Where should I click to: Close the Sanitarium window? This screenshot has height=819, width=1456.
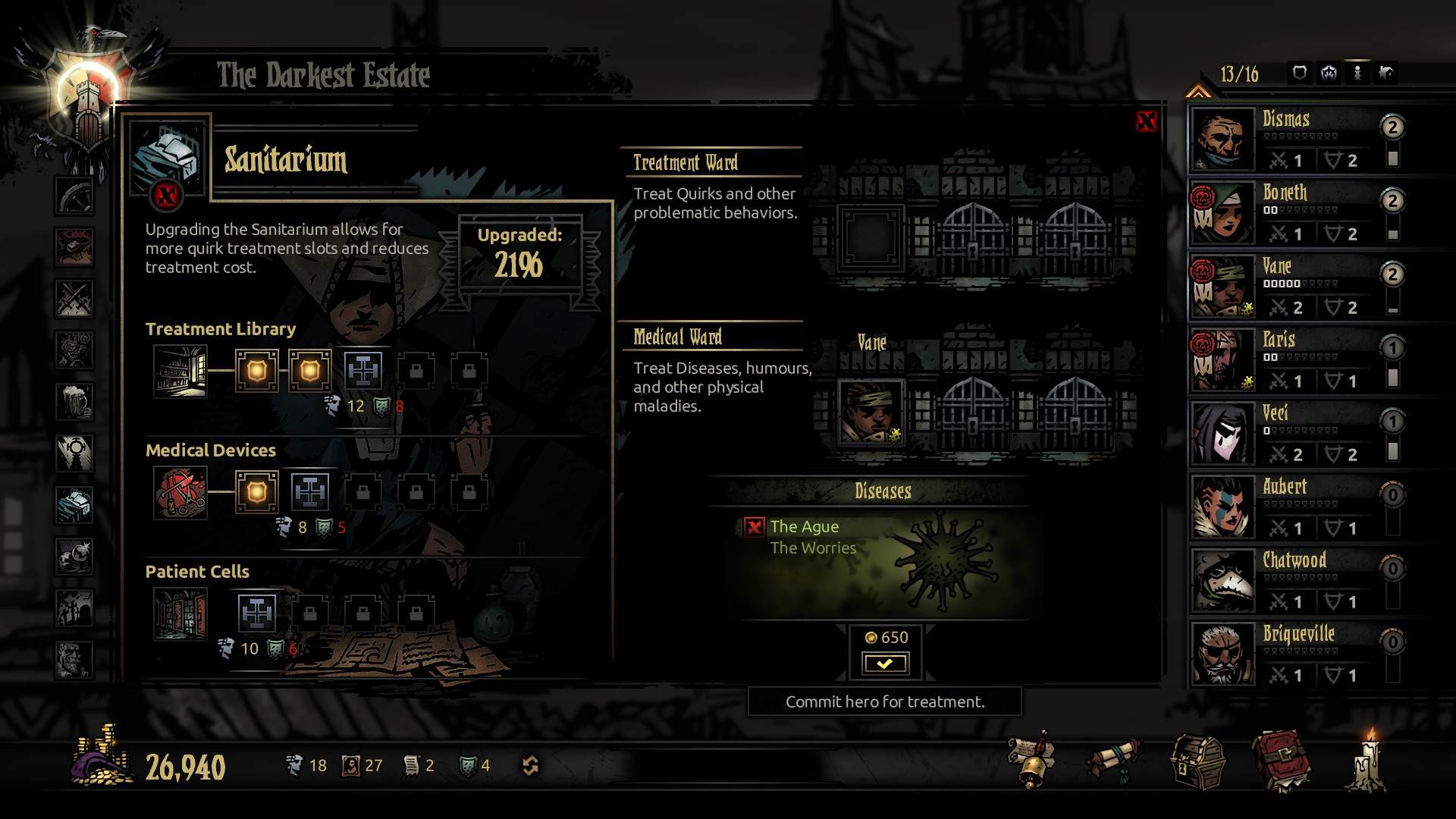click(x=1146, y=121)
